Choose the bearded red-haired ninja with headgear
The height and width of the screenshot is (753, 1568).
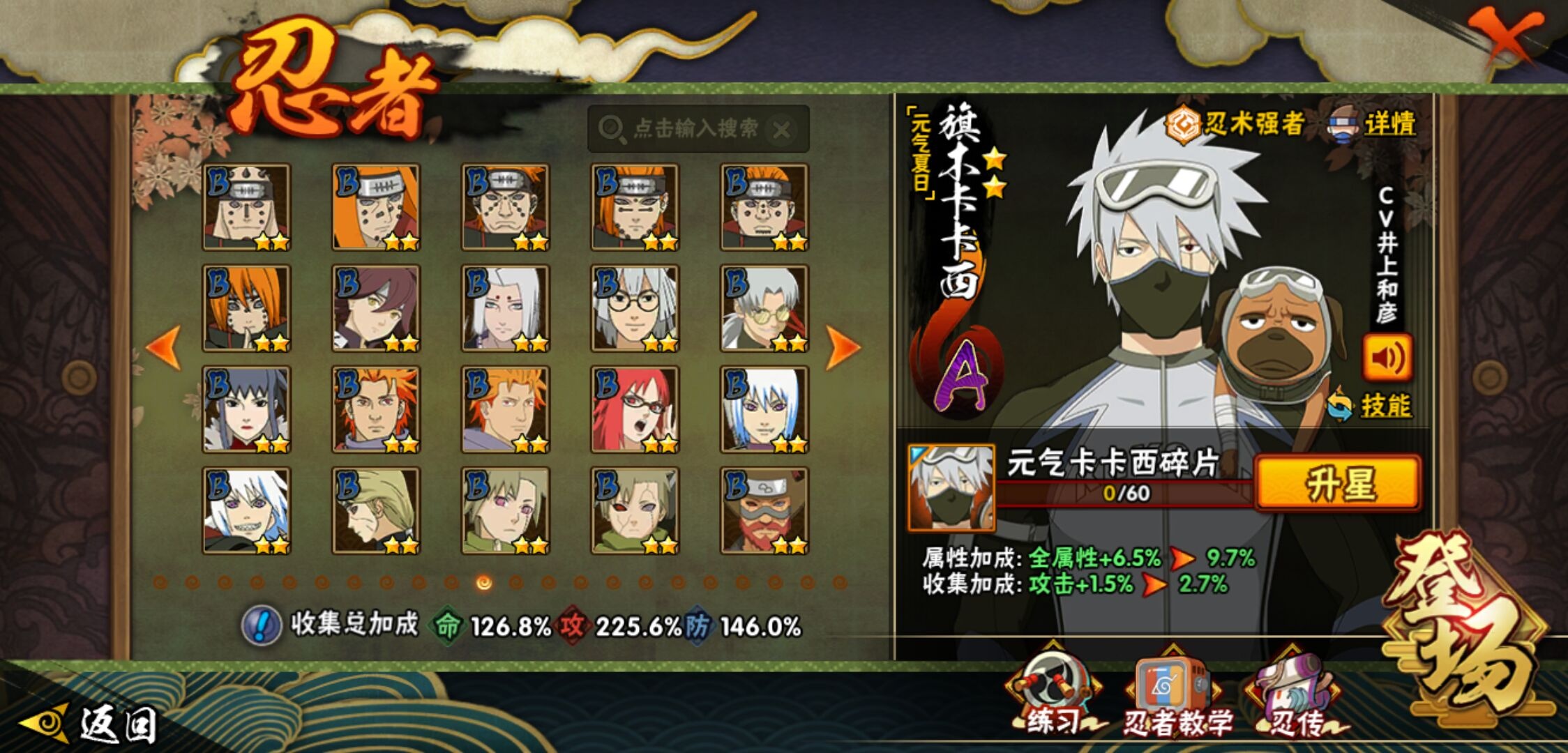coord(764,510)
